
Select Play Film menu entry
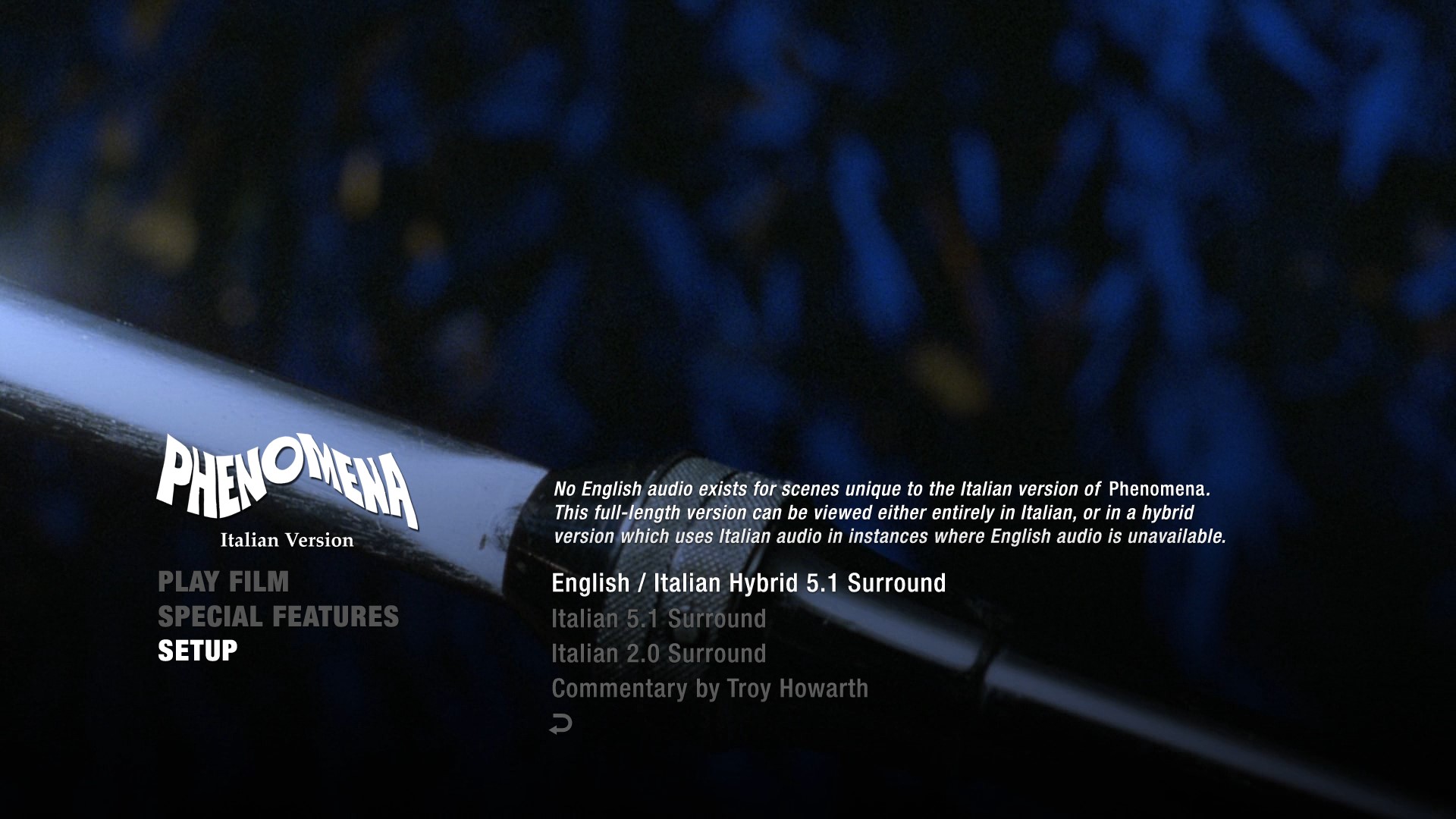tap(223, 582)
